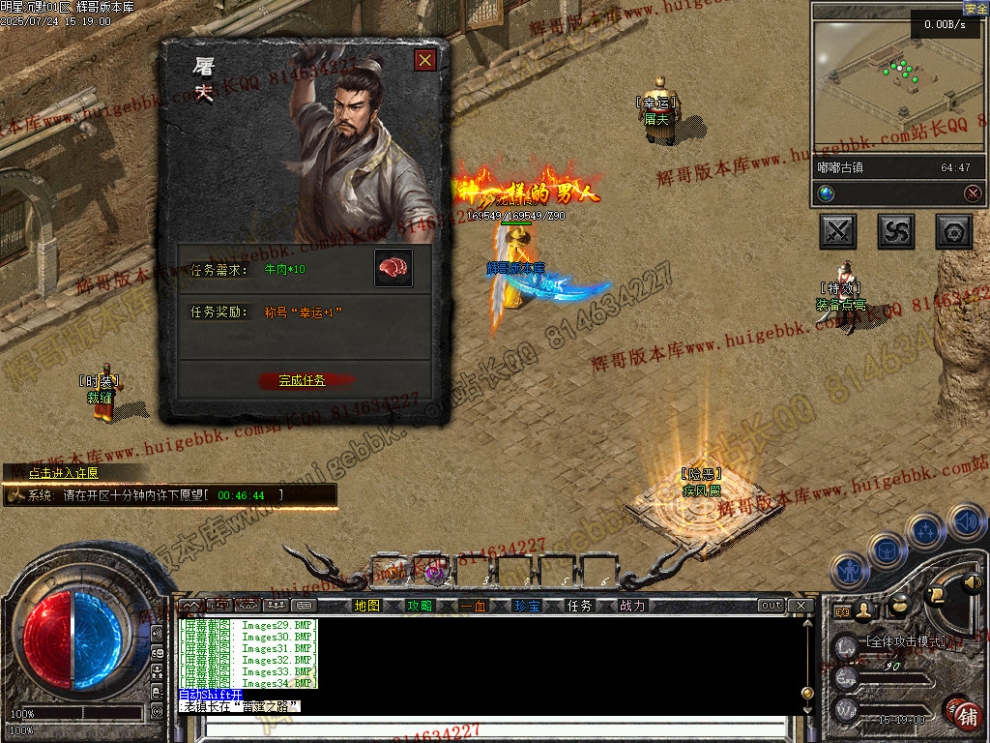The image size is (990, 743).
Task: Select the 一血 tab
Action: click(x=473, y=606)
